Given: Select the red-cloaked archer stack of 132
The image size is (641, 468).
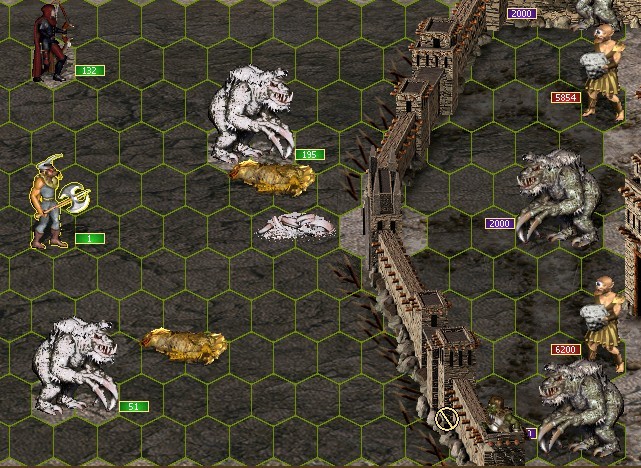Looking at the screenshot, I should point(48,42).
